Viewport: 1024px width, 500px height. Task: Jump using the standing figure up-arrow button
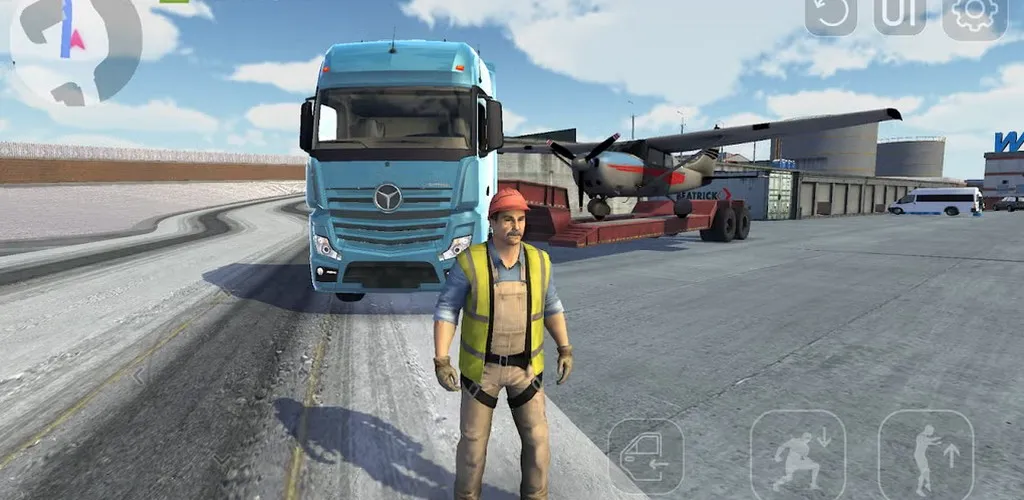pyautogui.click(x=926, y=457)
